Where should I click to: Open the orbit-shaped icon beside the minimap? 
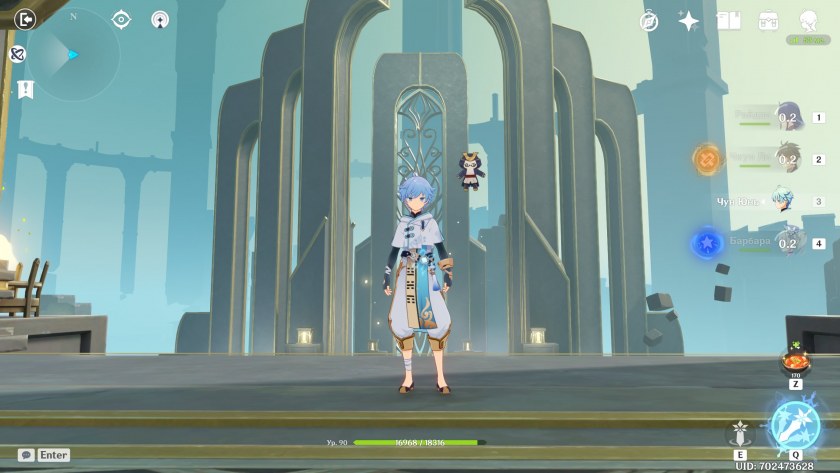17,54
